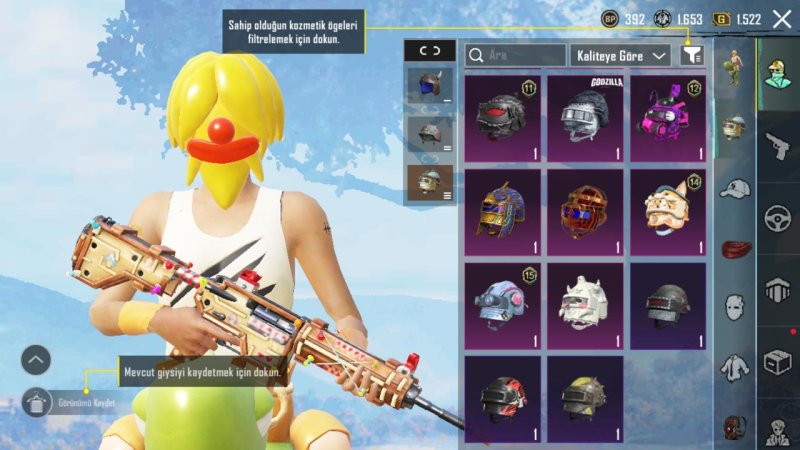800x450 pixels.
Task: Select the gold and purple pharaoh helmet
Action: (502, 212)
